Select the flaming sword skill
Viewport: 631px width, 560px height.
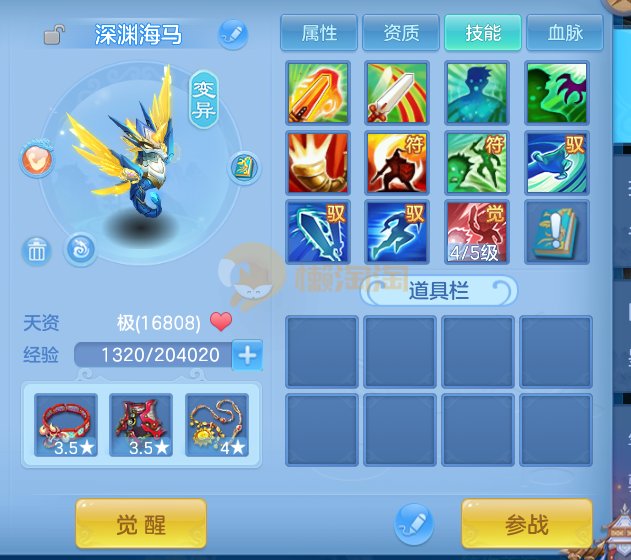(x=318, y=93)
